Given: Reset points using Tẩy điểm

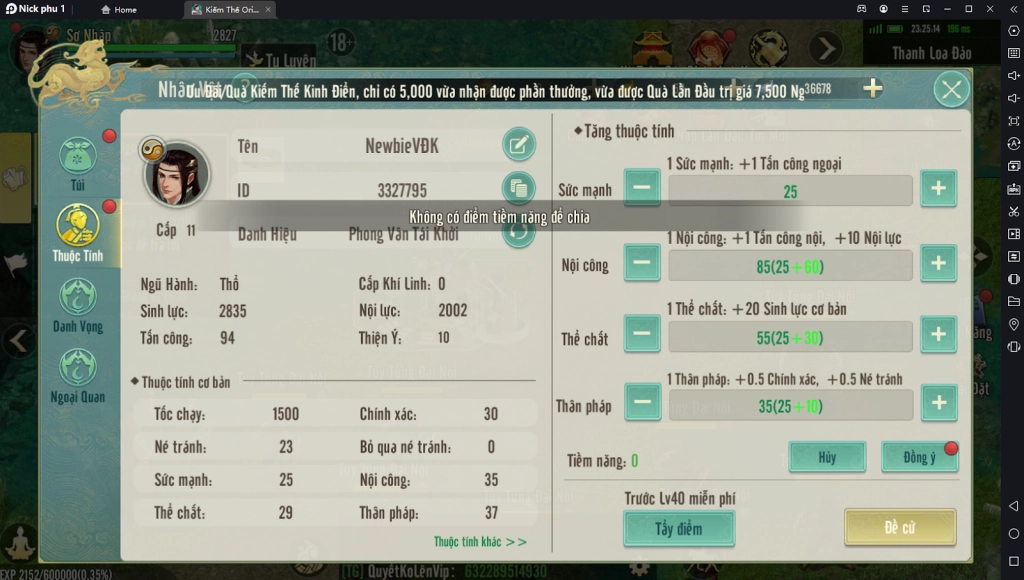Looking at the screenshot, I should pos(679,528).
